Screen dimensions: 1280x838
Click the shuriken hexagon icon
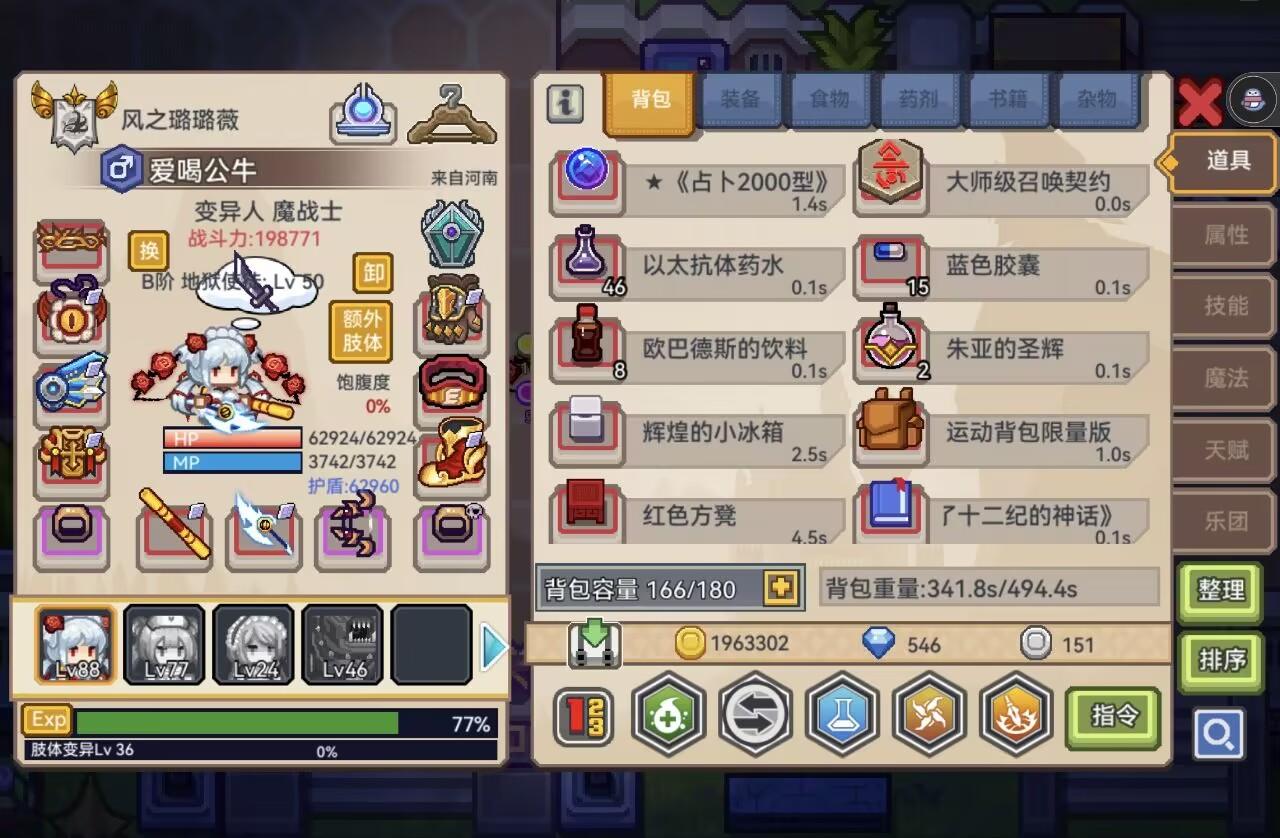[929, 716]
